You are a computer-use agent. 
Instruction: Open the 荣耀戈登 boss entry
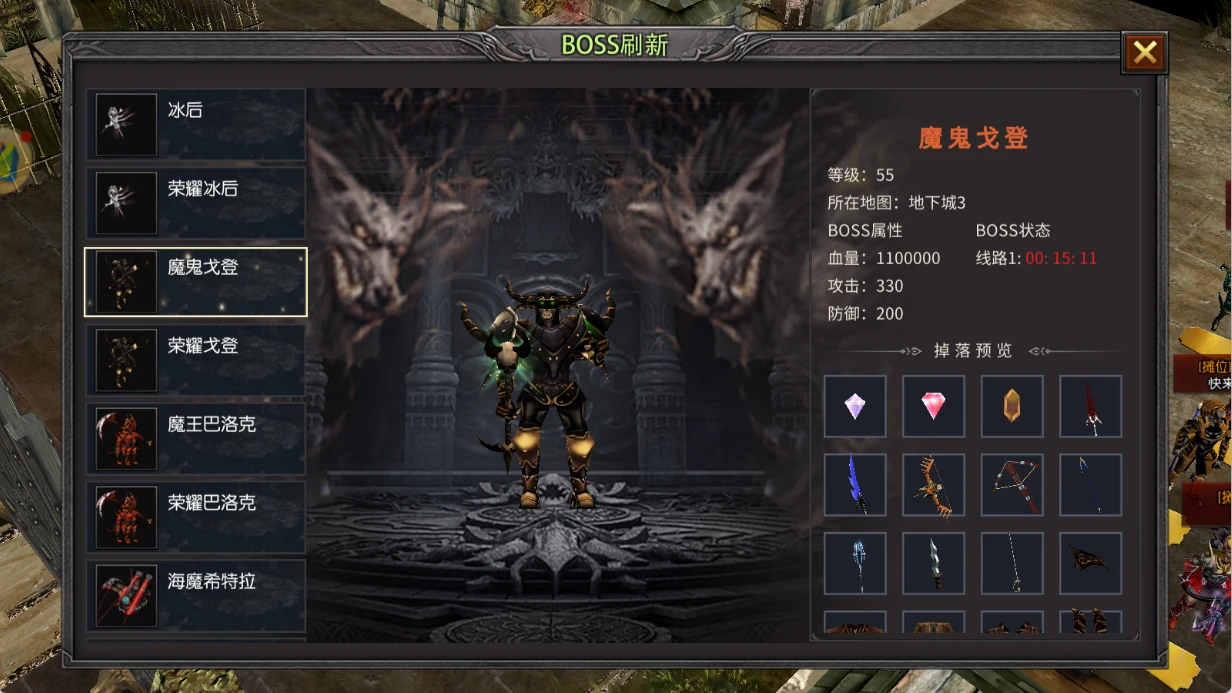(x=196, y=360)
